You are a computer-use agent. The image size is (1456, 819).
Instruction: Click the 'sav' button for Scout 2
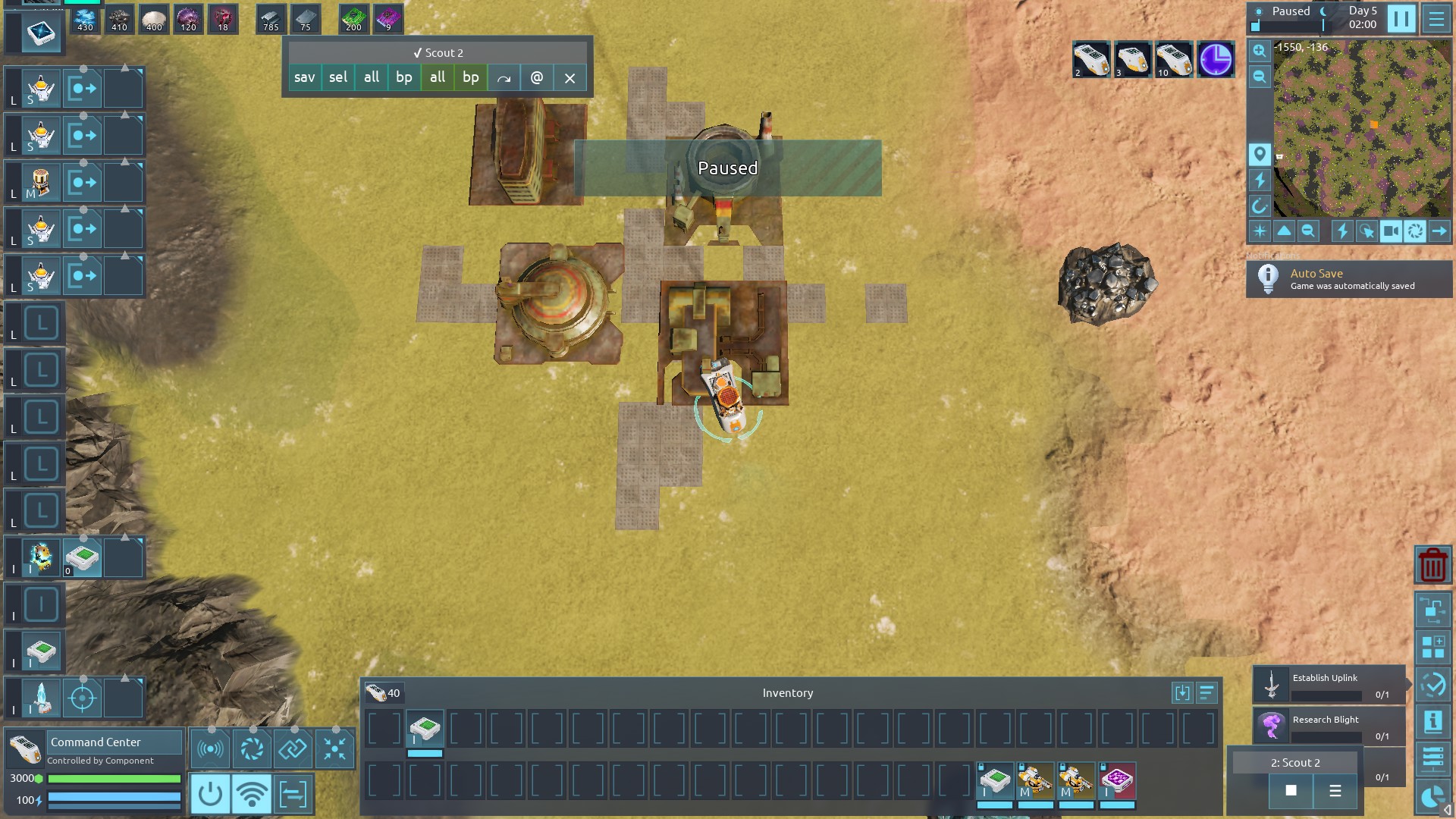coord(304,77)
